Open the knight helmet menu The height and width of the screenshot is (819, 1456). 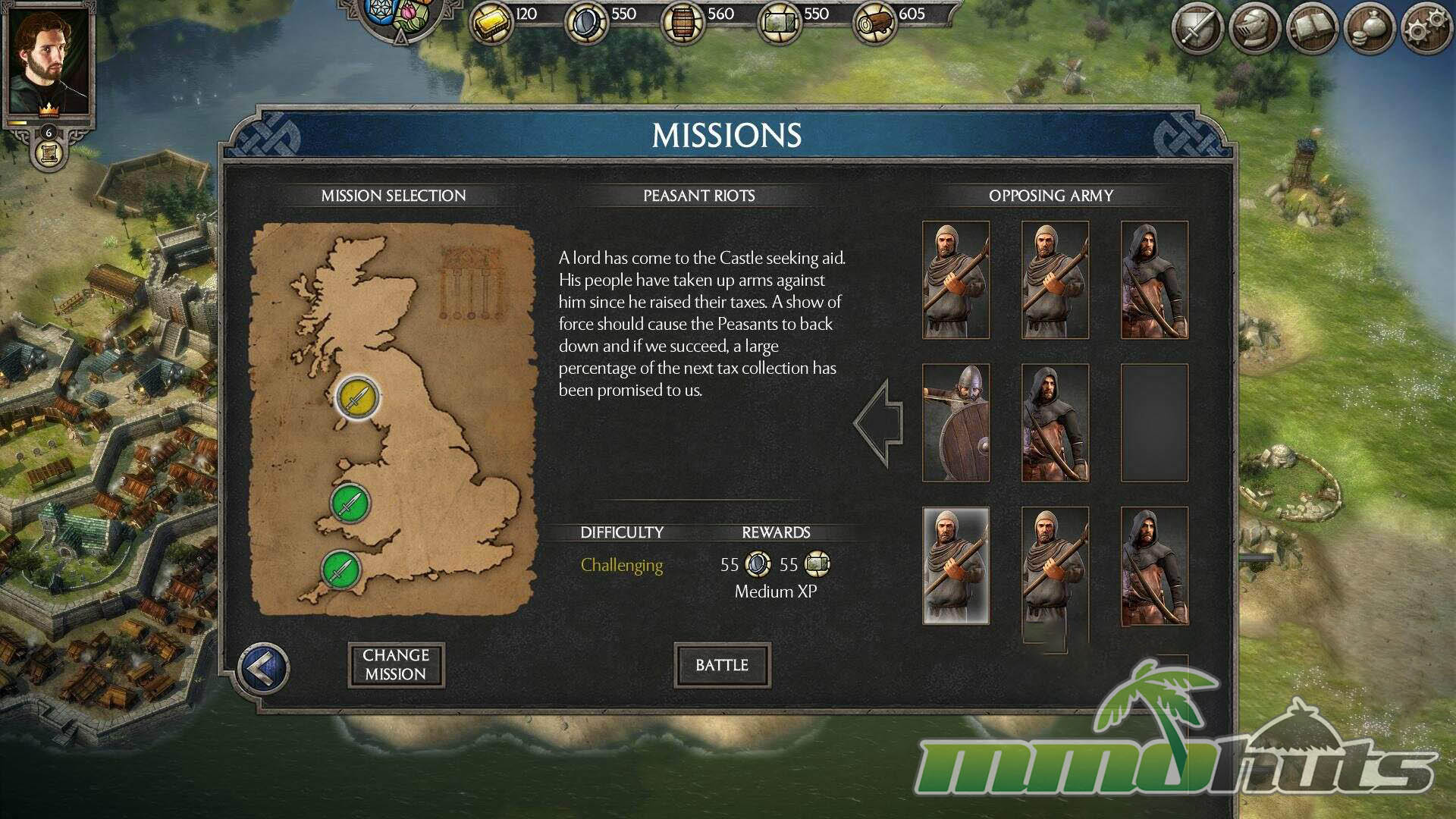point(1254,30)
